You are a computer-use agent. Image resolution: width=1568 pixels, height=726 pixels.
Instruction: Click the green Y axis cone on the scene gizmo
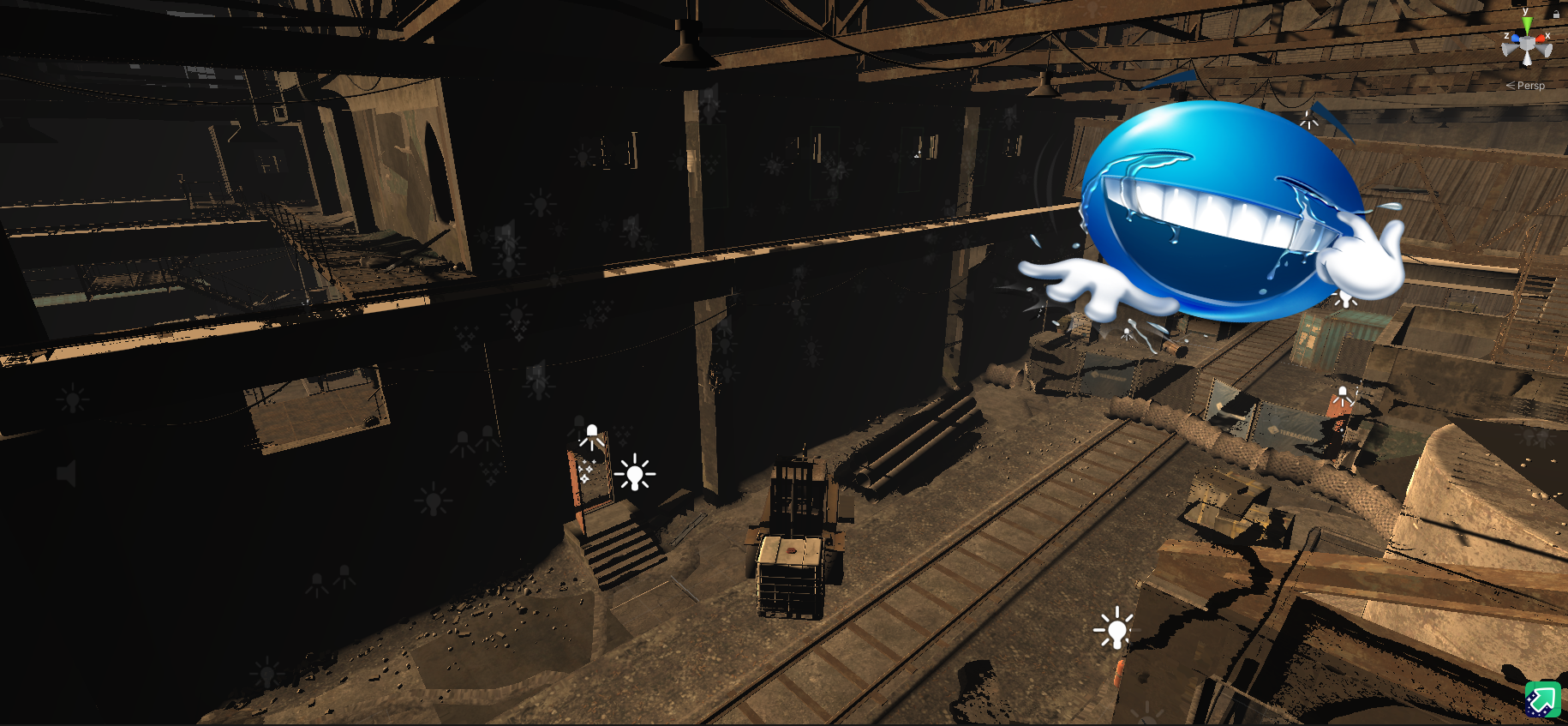pos(1525,22)
